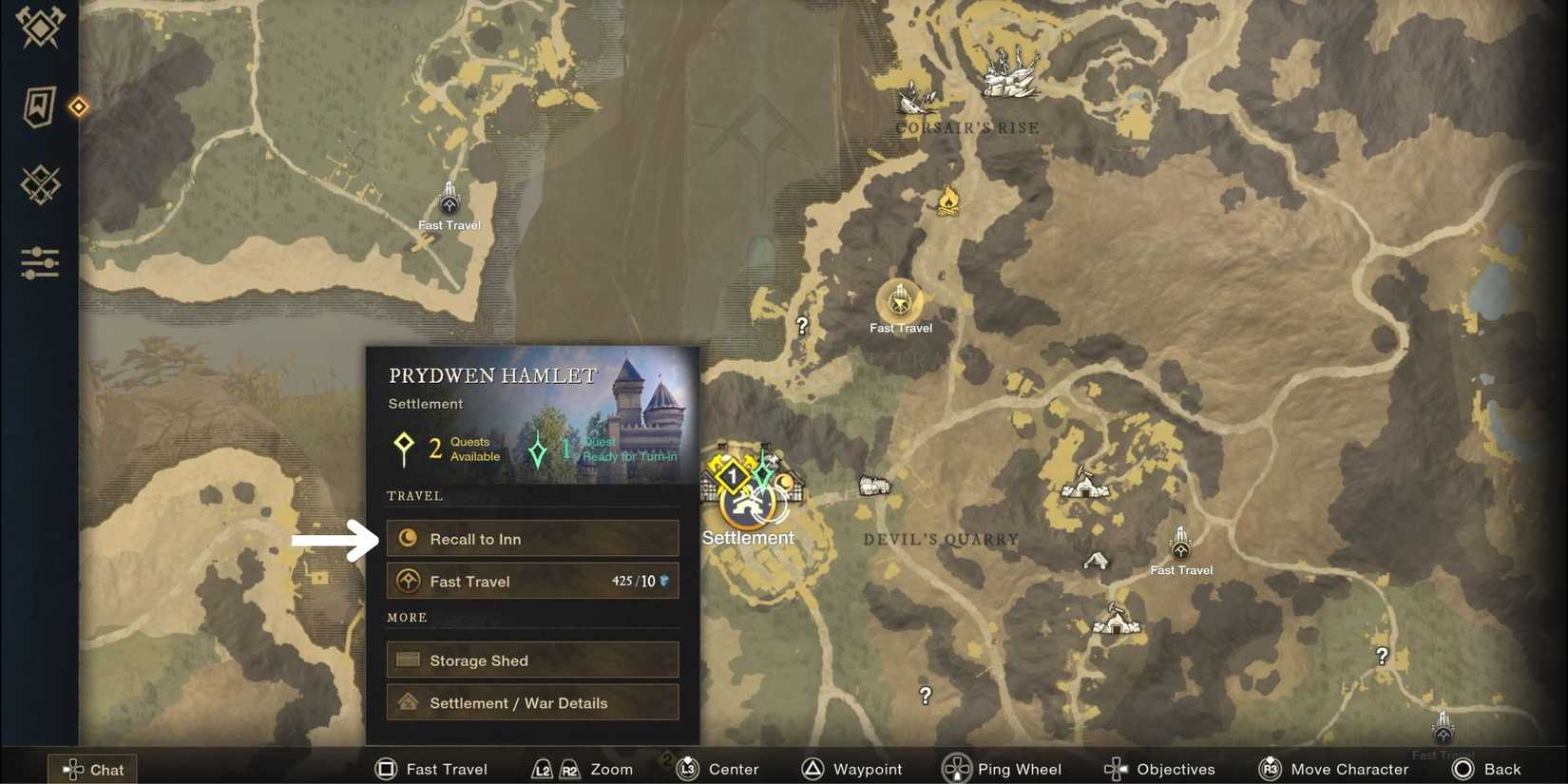This screenshot has width=1568, height=784.
Task: Click the Fast Travel shrine below Corsair's Rise
Action: tap(898, 302)
